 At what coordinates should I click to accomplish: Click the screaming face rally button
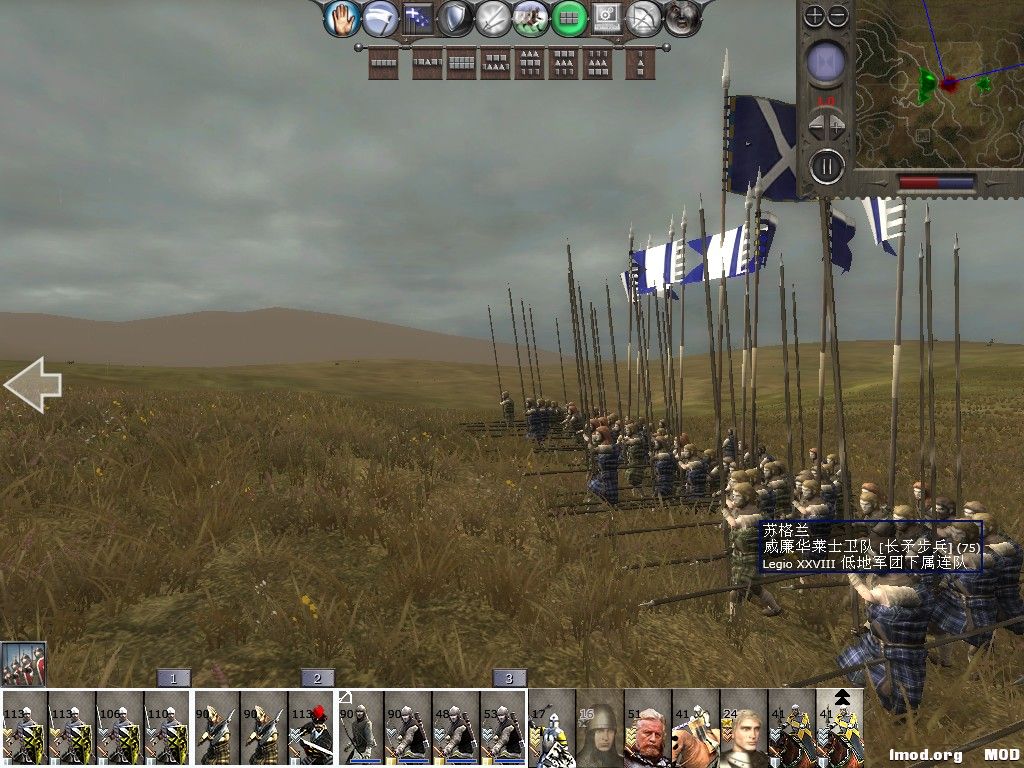682,18
